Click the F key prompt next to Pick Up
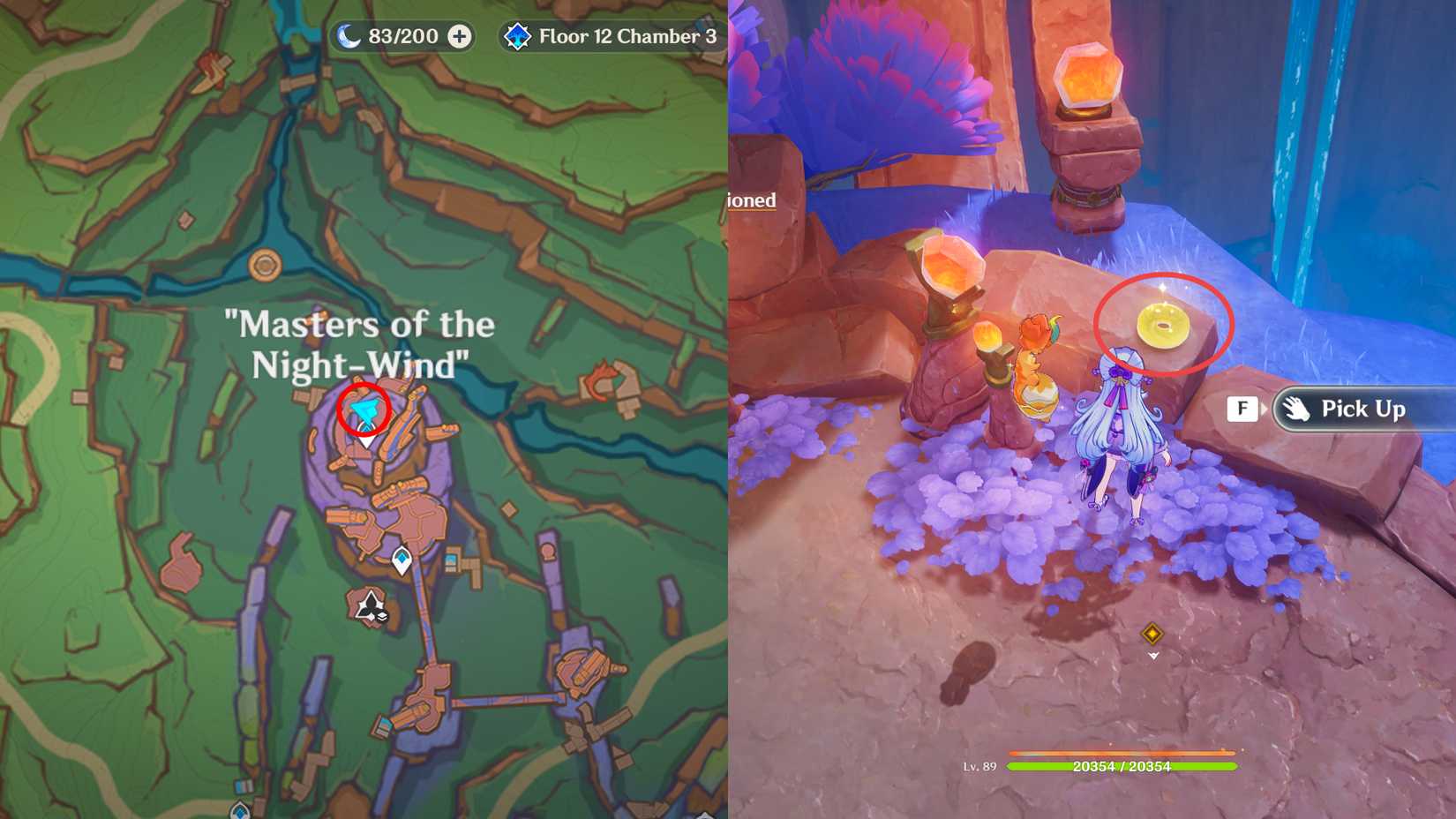1456x819 pixels. (x=1242, y=408)
